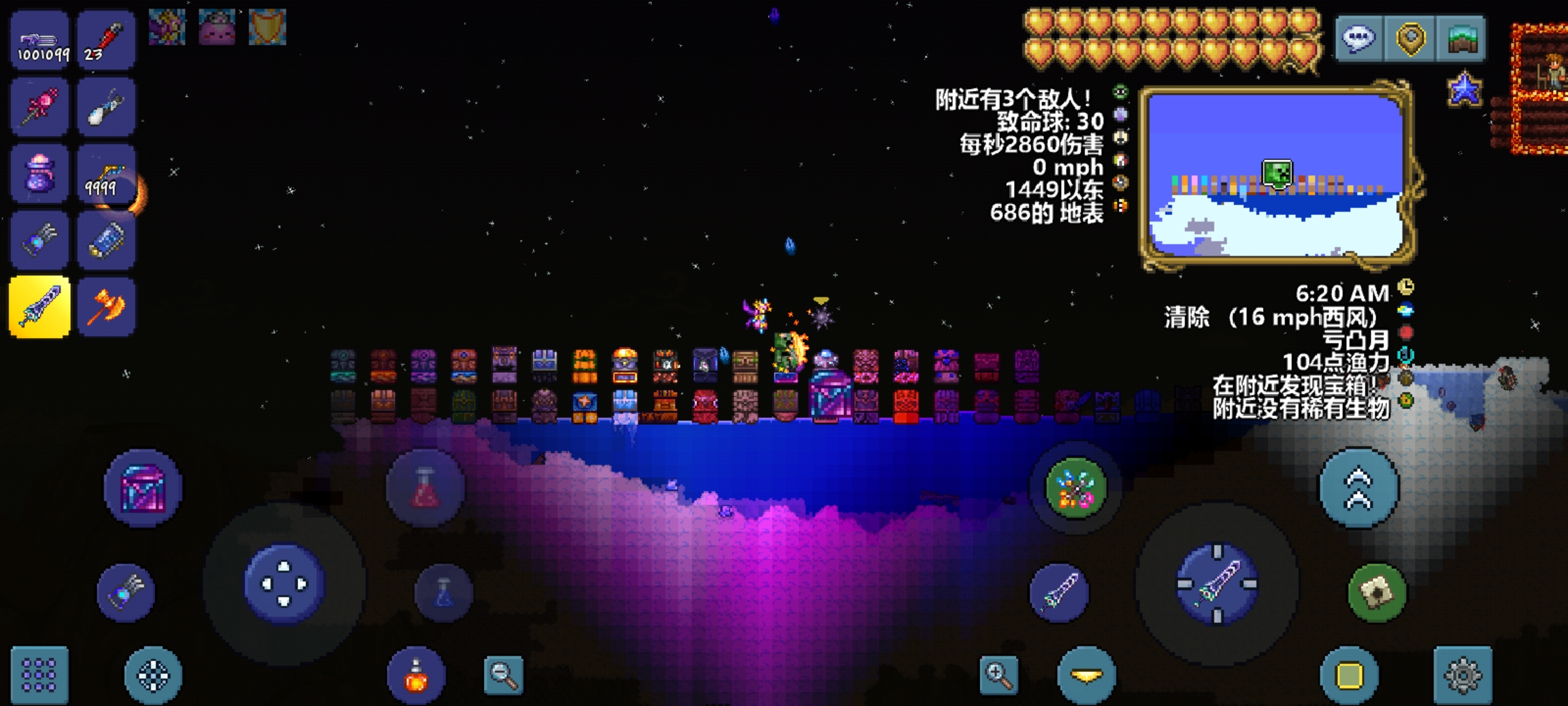Tap the round red potion button
This screenshot has height=706, width=1568.
click(425, 488)
